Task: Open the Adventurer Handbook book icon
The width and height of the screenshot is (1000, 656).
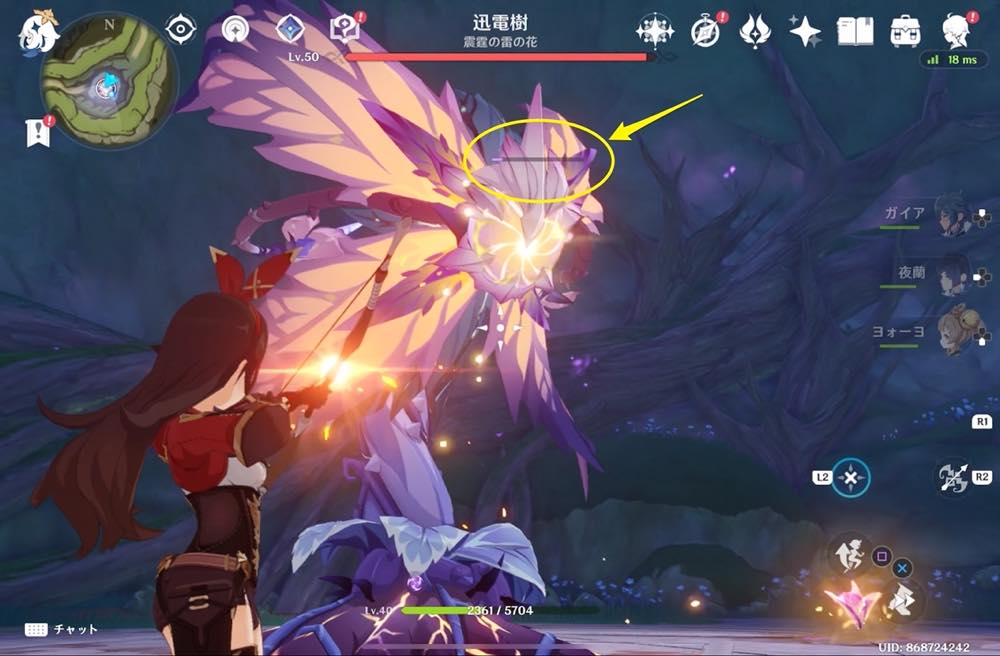Action: (855, 31)
